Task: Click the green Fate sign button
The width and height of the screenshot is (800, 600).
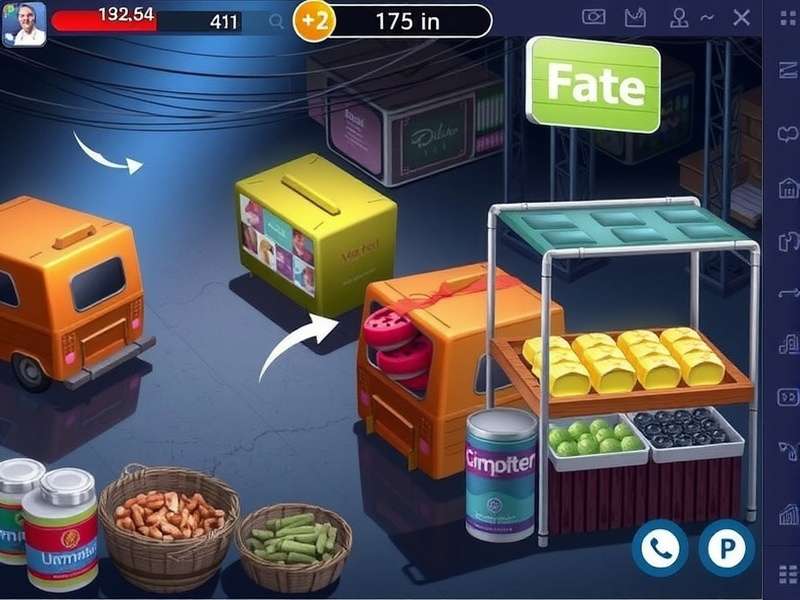Action: [594, 86]
